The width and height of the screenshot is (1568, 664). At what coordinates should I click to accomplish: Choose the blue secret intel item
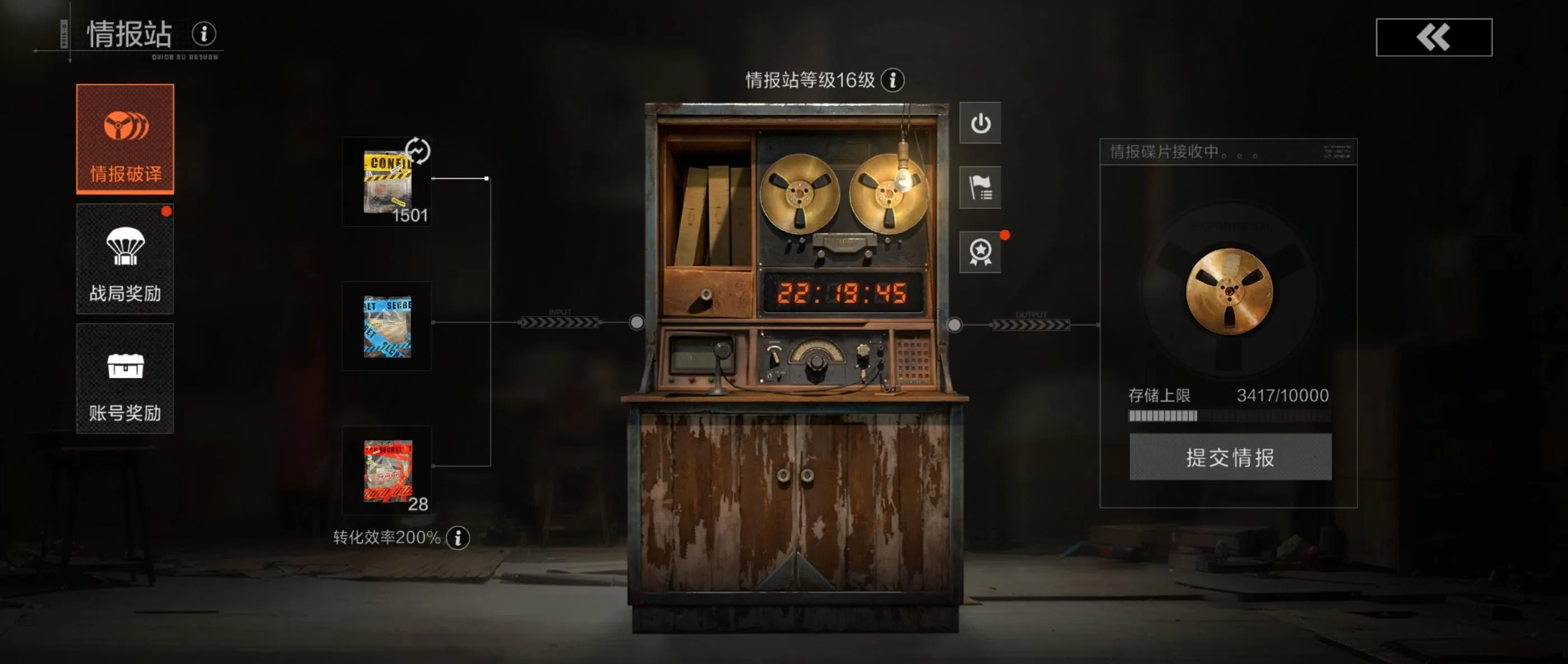pyautogui.click(x=387, y=327)
